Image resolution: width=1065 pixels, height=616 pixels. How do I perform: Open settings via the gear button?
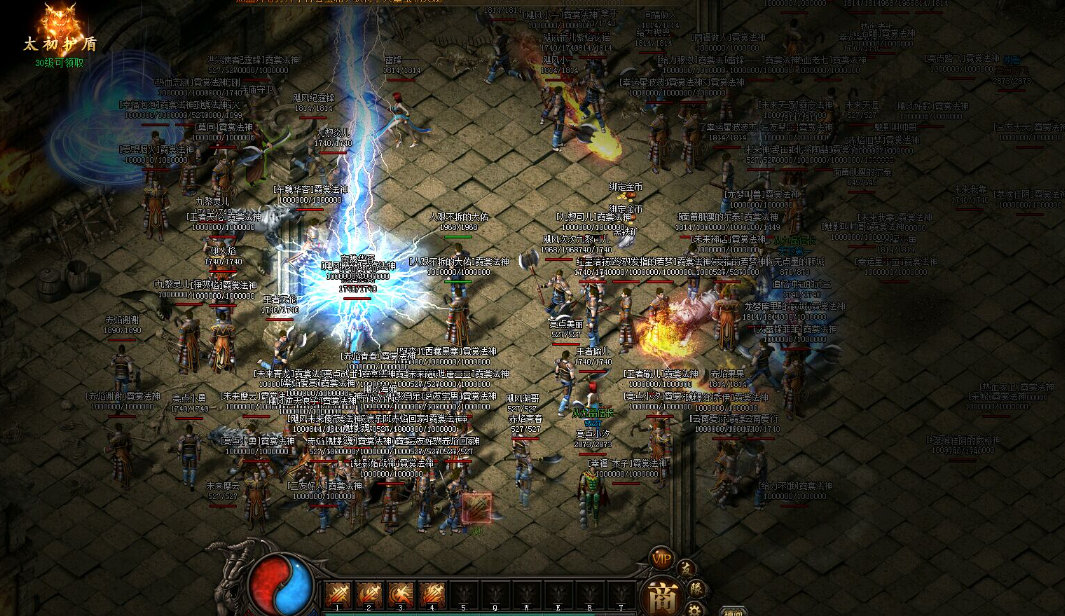point(696,608)
